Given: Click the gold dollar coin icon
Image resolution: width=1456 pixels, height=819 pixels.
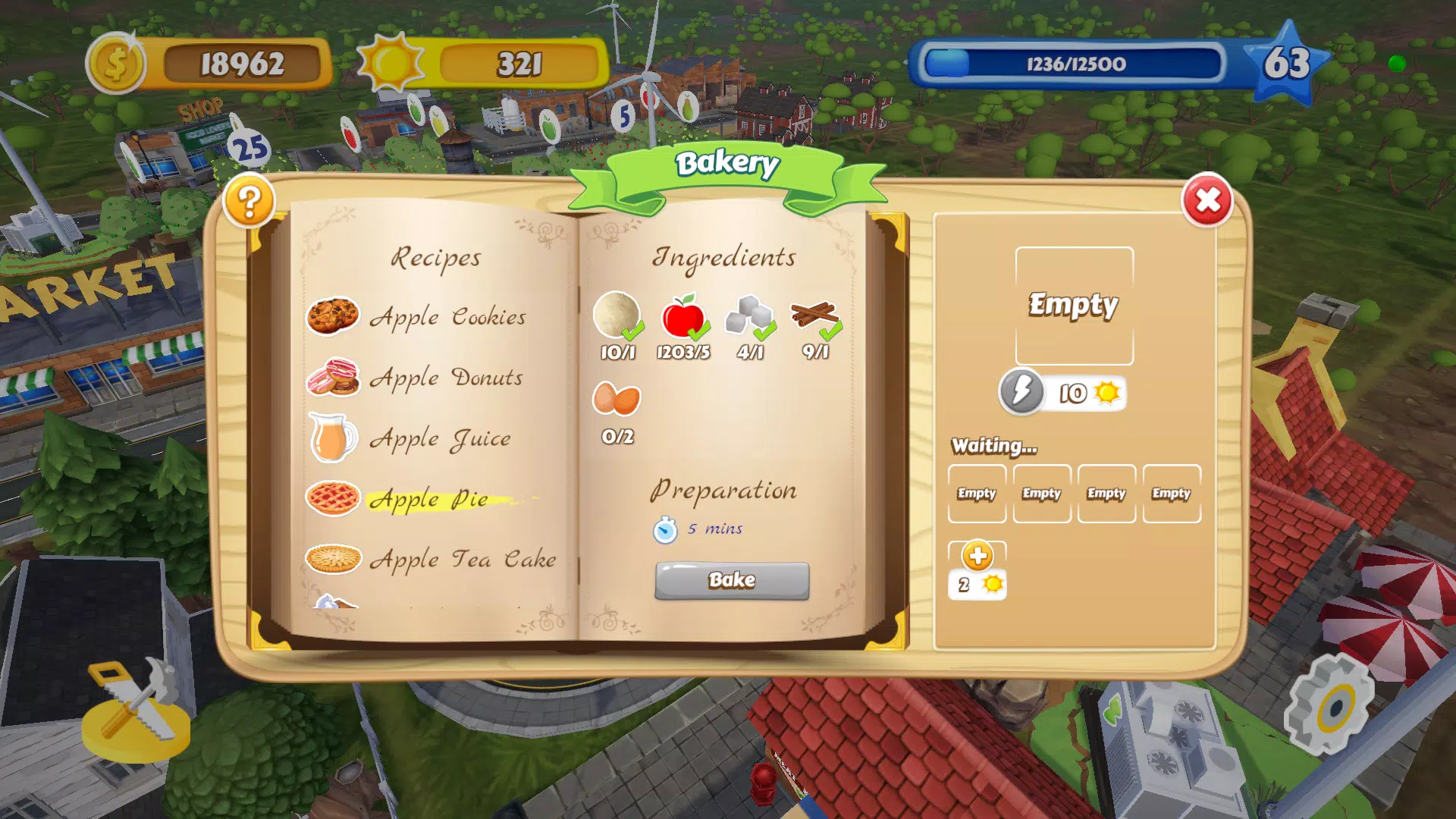Looking at the screenshot, I should (116, 64).
